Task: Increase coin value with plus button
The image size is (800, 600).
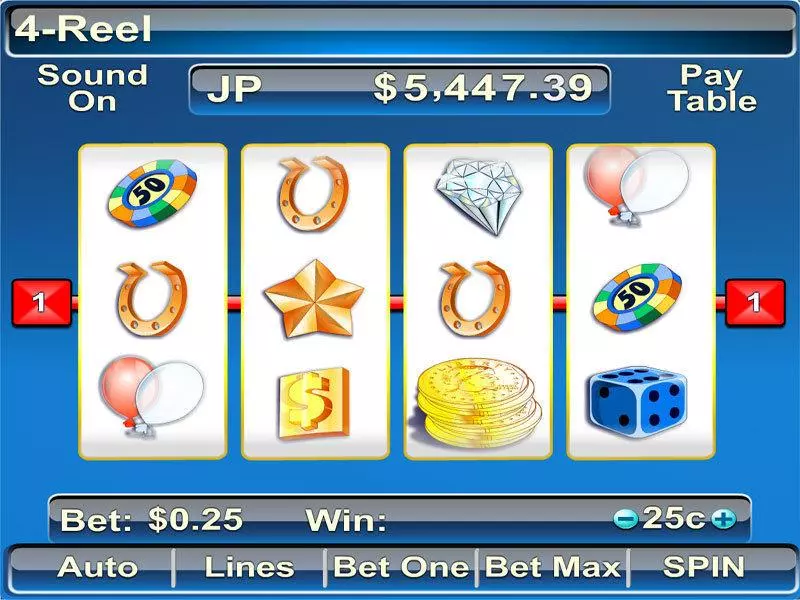Action: tap(724, 519)
